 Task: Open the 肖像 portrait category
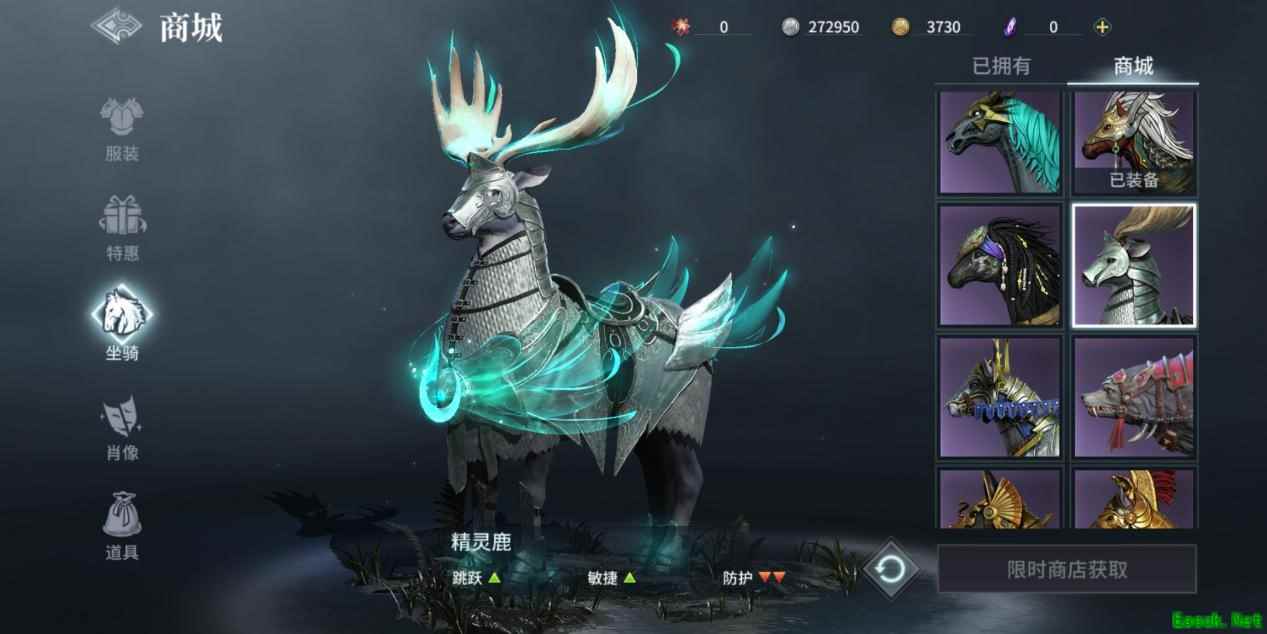(x=122, y=428)
